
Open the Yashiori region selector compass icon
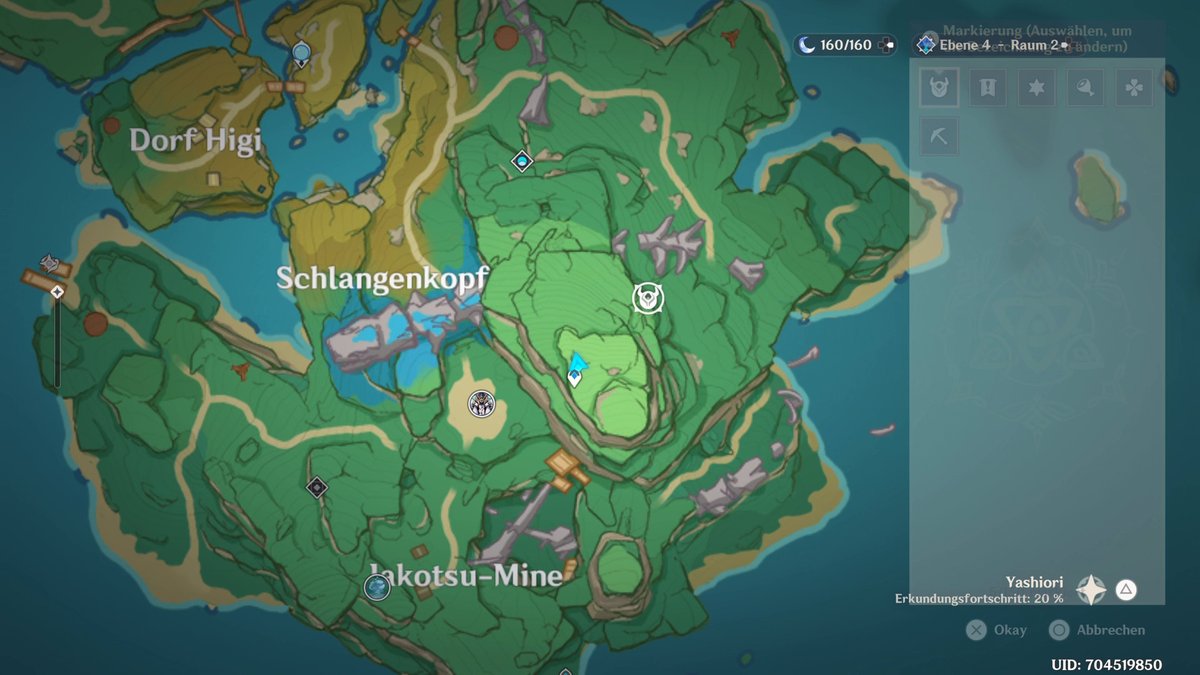1090,589
